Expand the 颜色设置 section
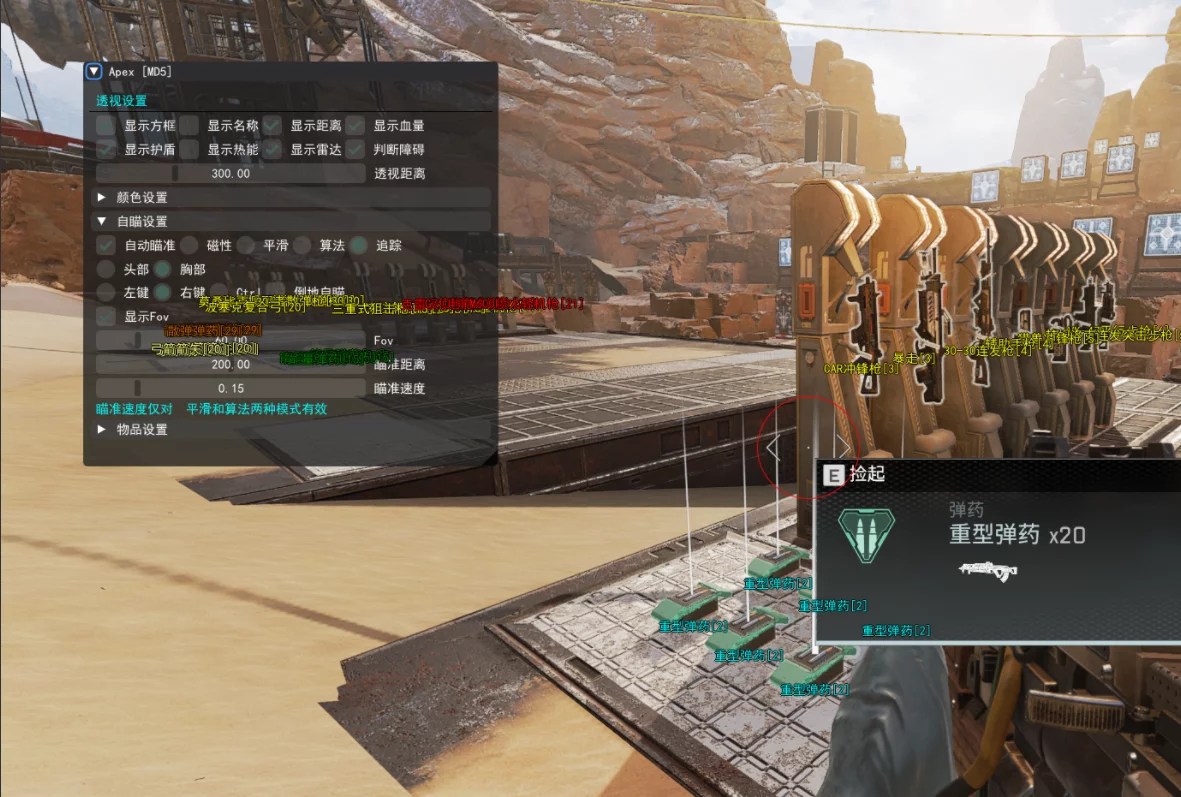The height and width of the screenshot is (797, 1181). (102, 198)
